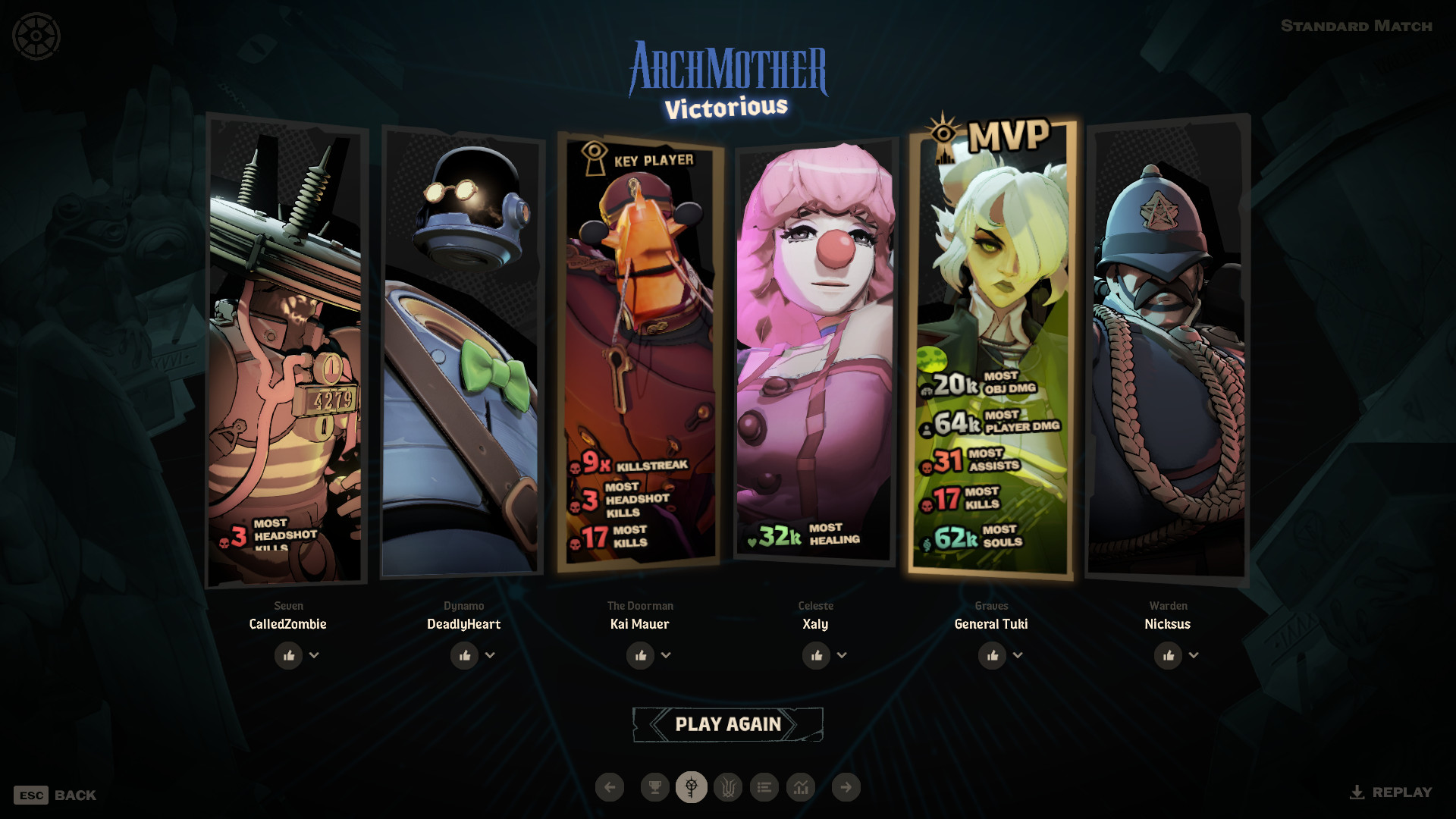Like Kai Mauer's performance
The image size is (1456, 819).
[640, 655]
